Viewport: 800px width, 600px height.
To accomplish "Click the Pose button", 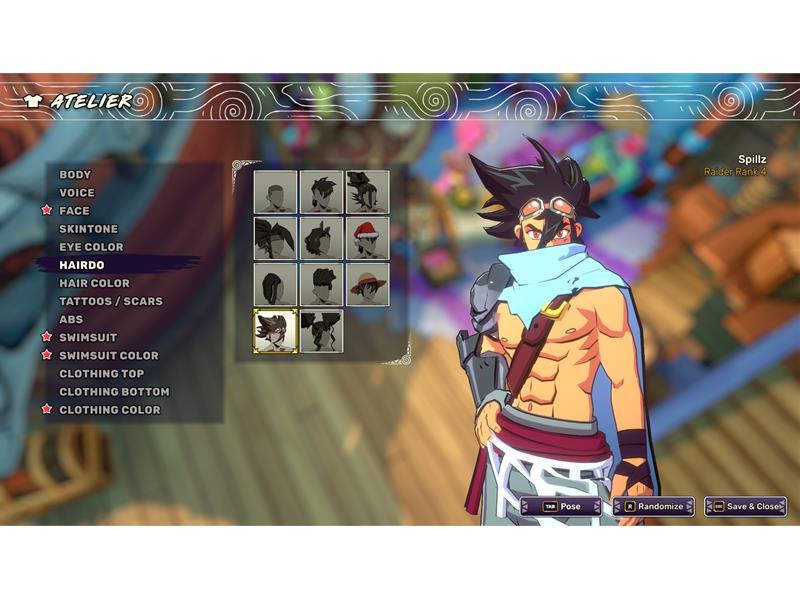I will pos(561,506).
